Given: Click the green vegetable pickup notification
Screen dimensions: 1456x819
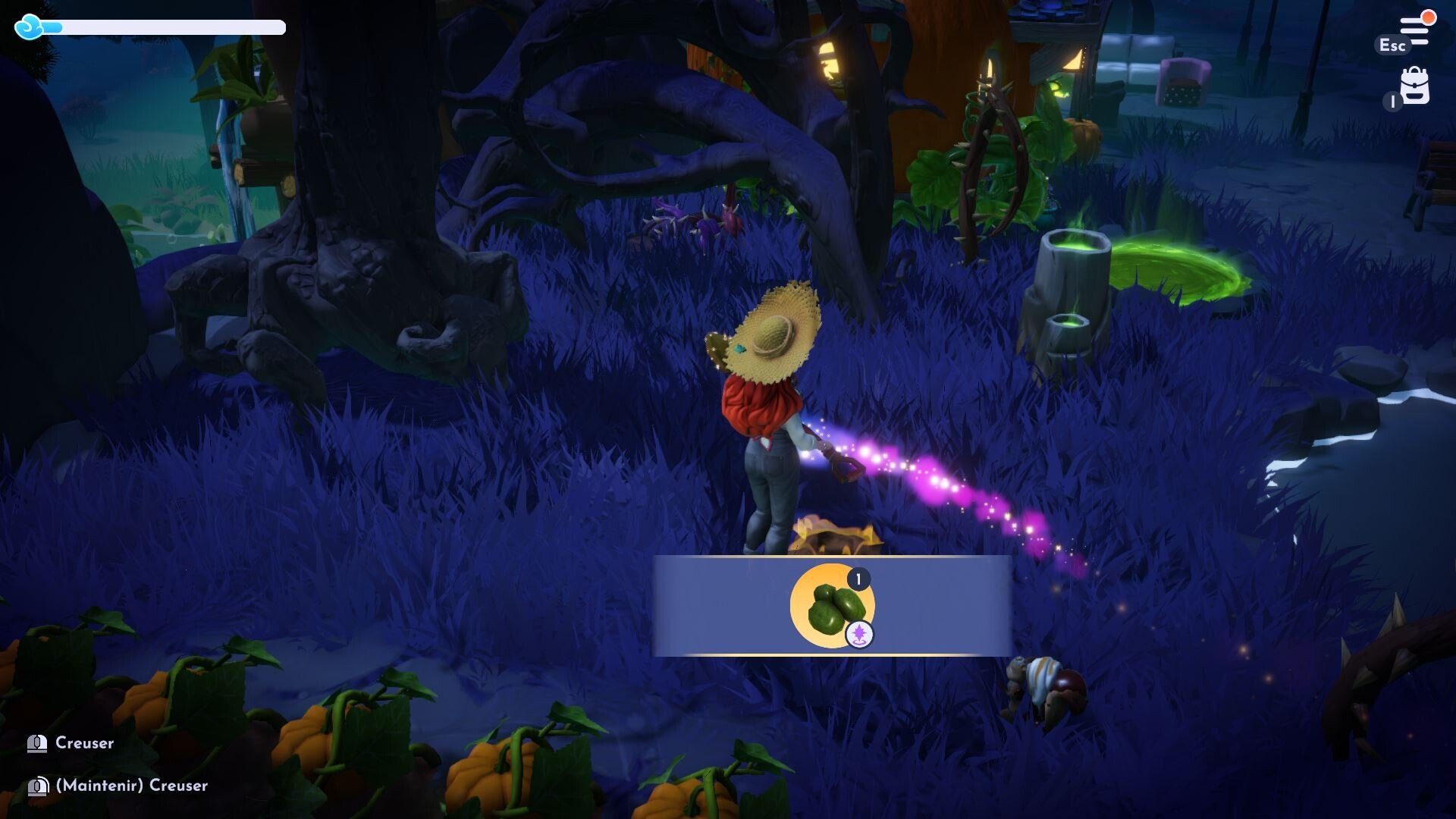Looking at the screenshot, I should click(x=832, y=606).
